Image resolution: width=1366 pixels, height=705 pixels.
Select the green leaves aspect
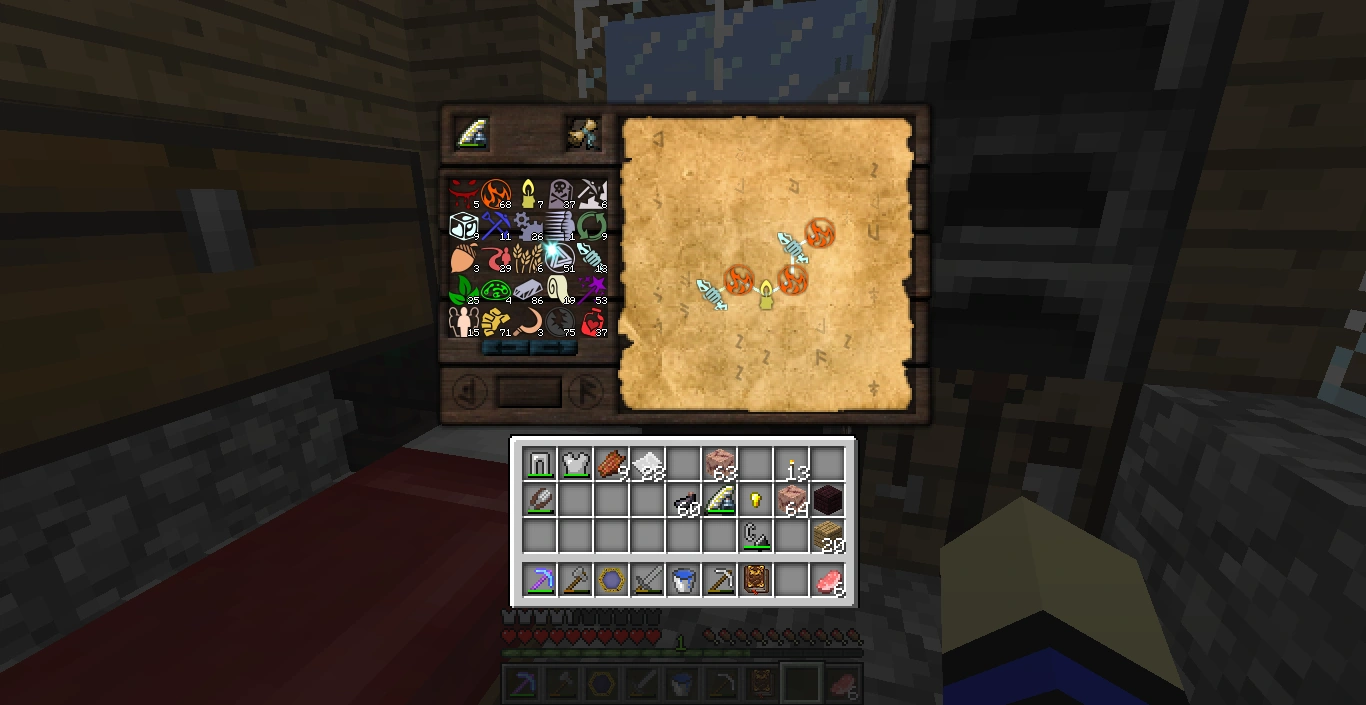(464, 290)
